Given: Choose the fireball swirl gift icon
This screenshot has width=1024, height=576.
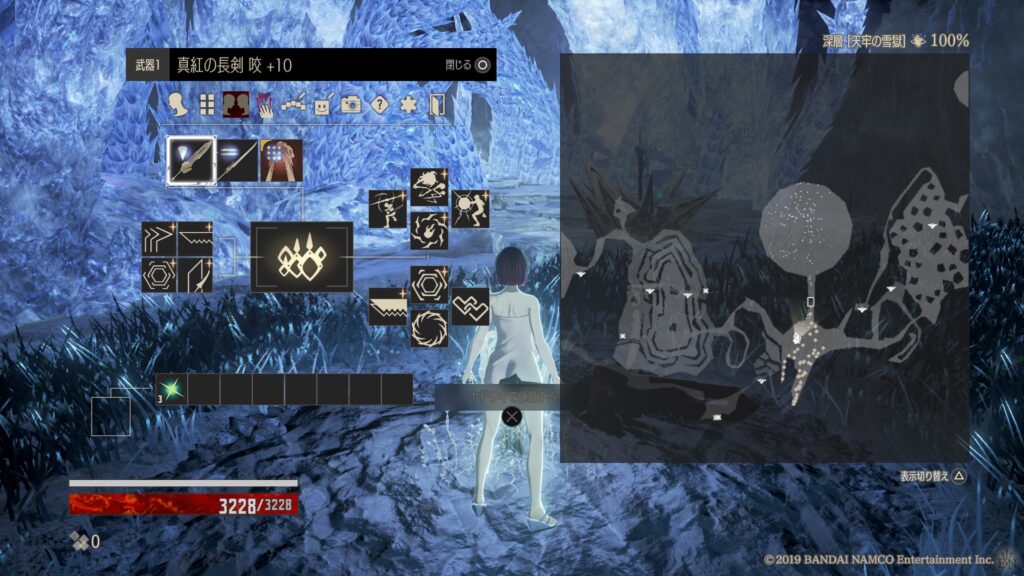Looking at the screenshot, I should pos(429,231).
